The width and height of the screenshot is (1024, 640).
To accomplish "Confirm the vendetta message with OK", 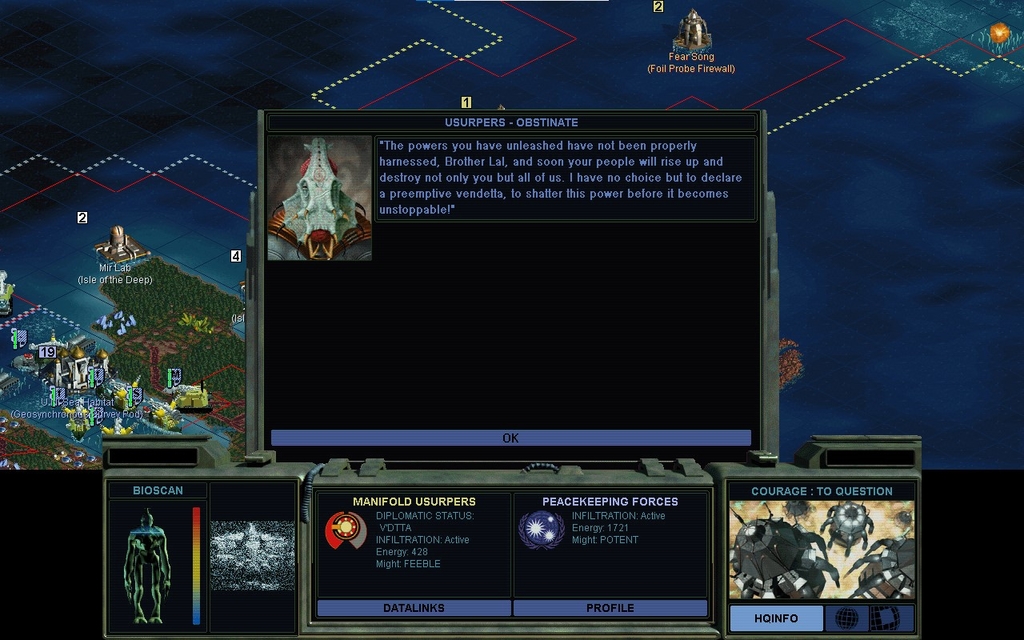I will (510, 438).
